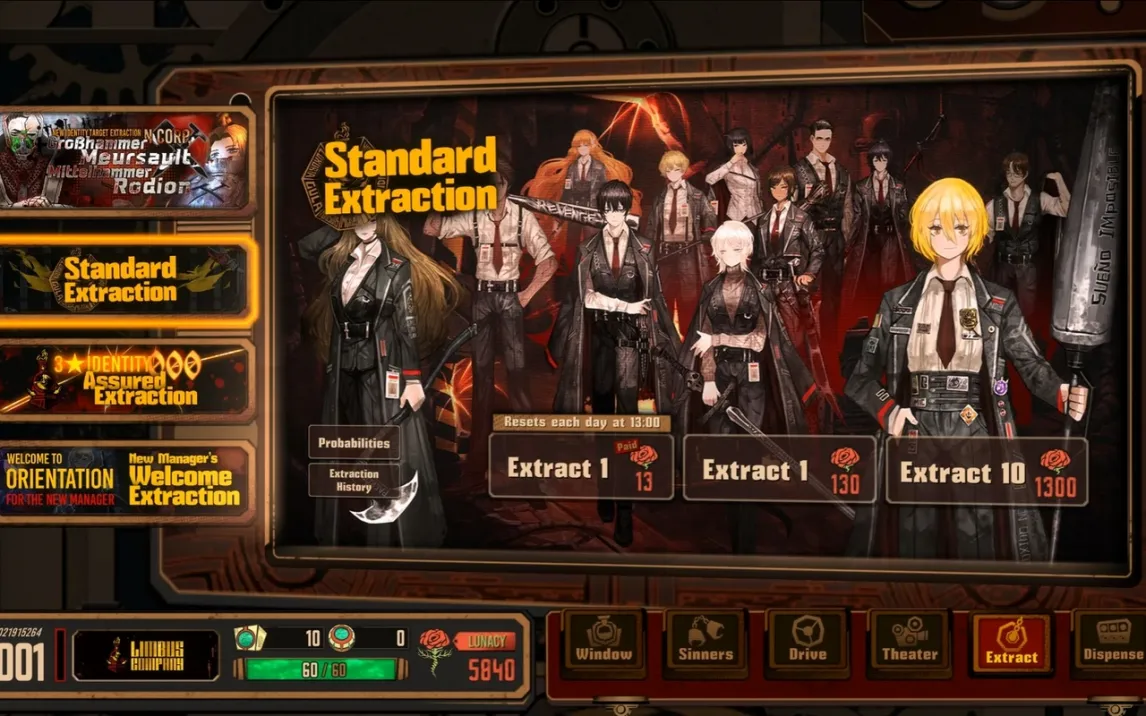Open the Sinners screen
Image resolution: width=1146 pixels, height=716 pixels.
705,641
